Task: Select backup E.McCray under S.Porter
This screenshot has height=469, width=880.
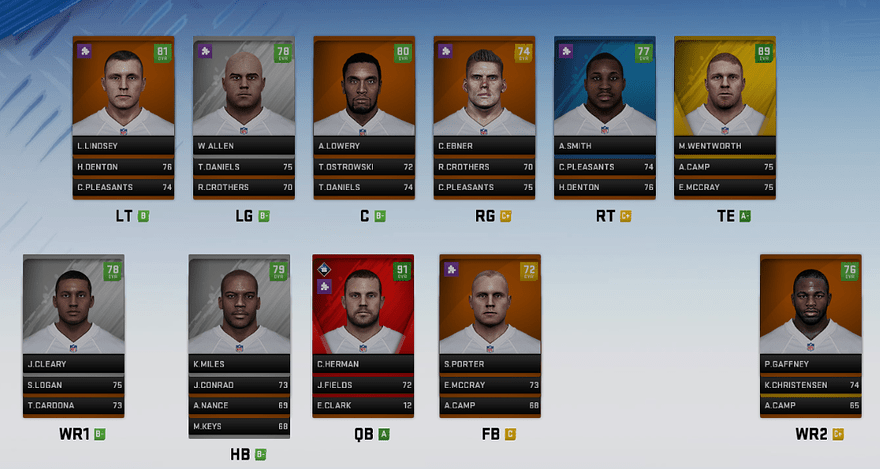Action: (490, 384)
